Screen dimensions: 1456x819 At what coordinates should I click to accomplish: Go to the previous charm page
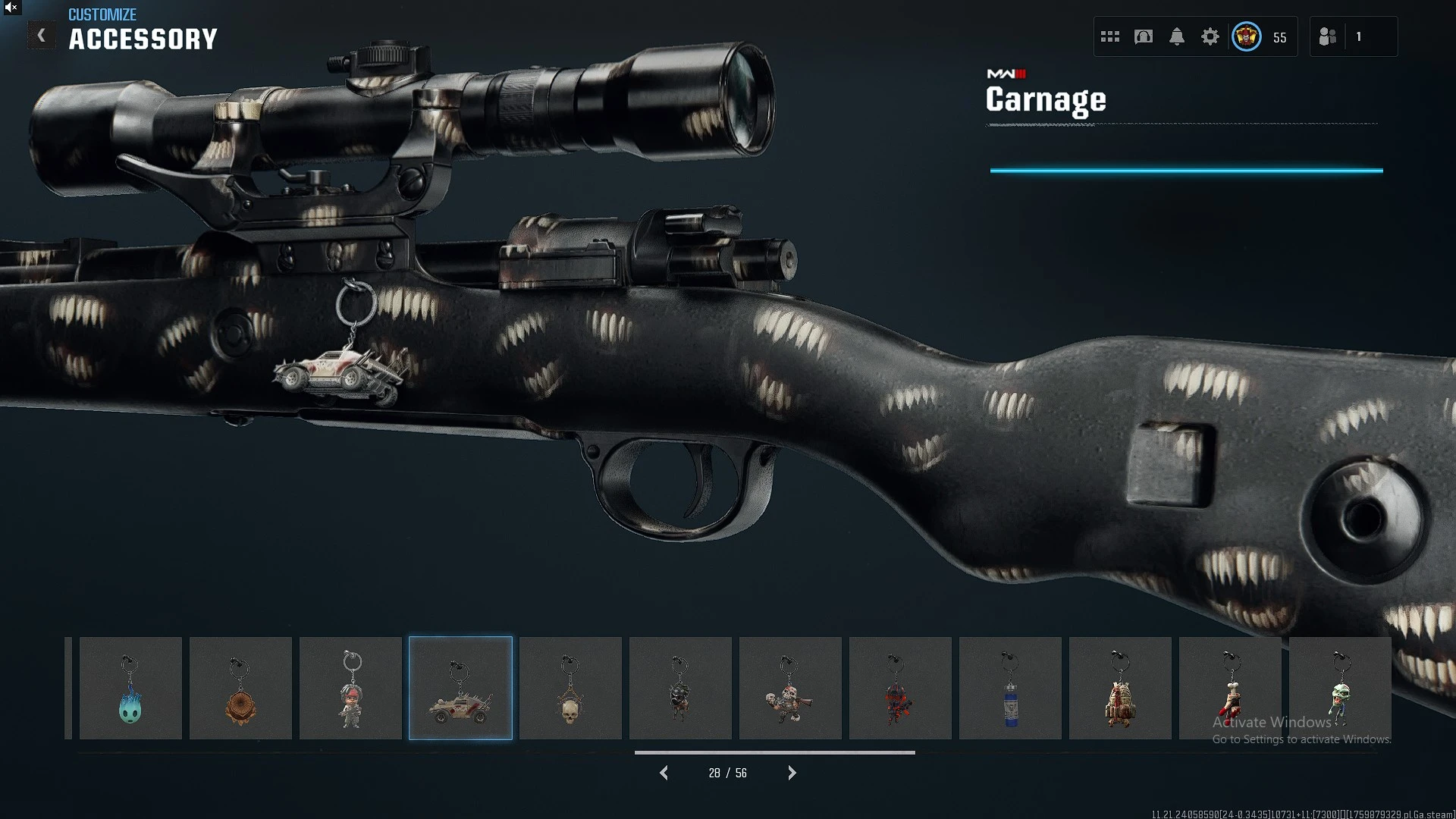[664, 773]
